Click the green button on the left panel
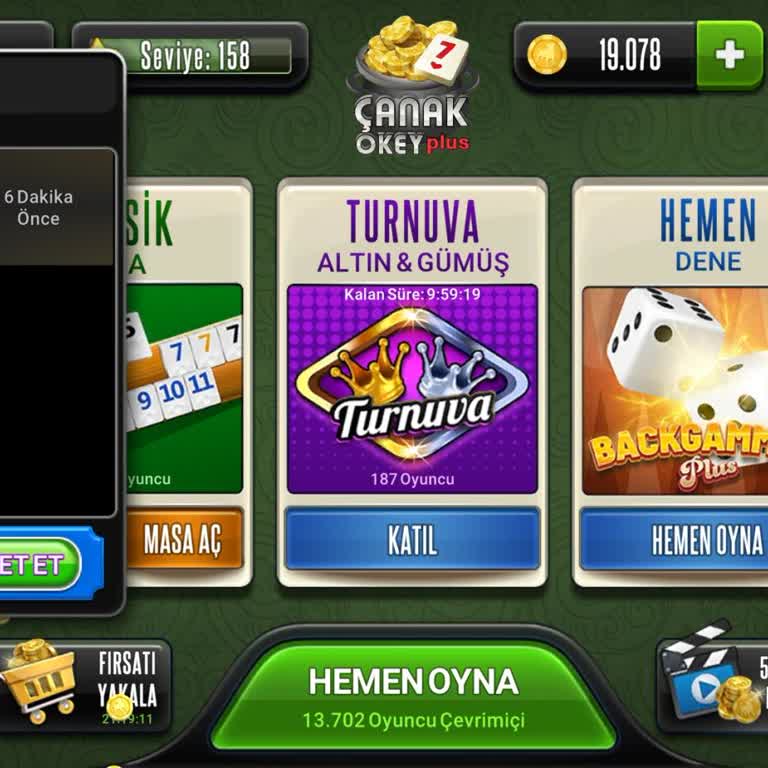Screen dimensions: 768x768 pos(40,565)
